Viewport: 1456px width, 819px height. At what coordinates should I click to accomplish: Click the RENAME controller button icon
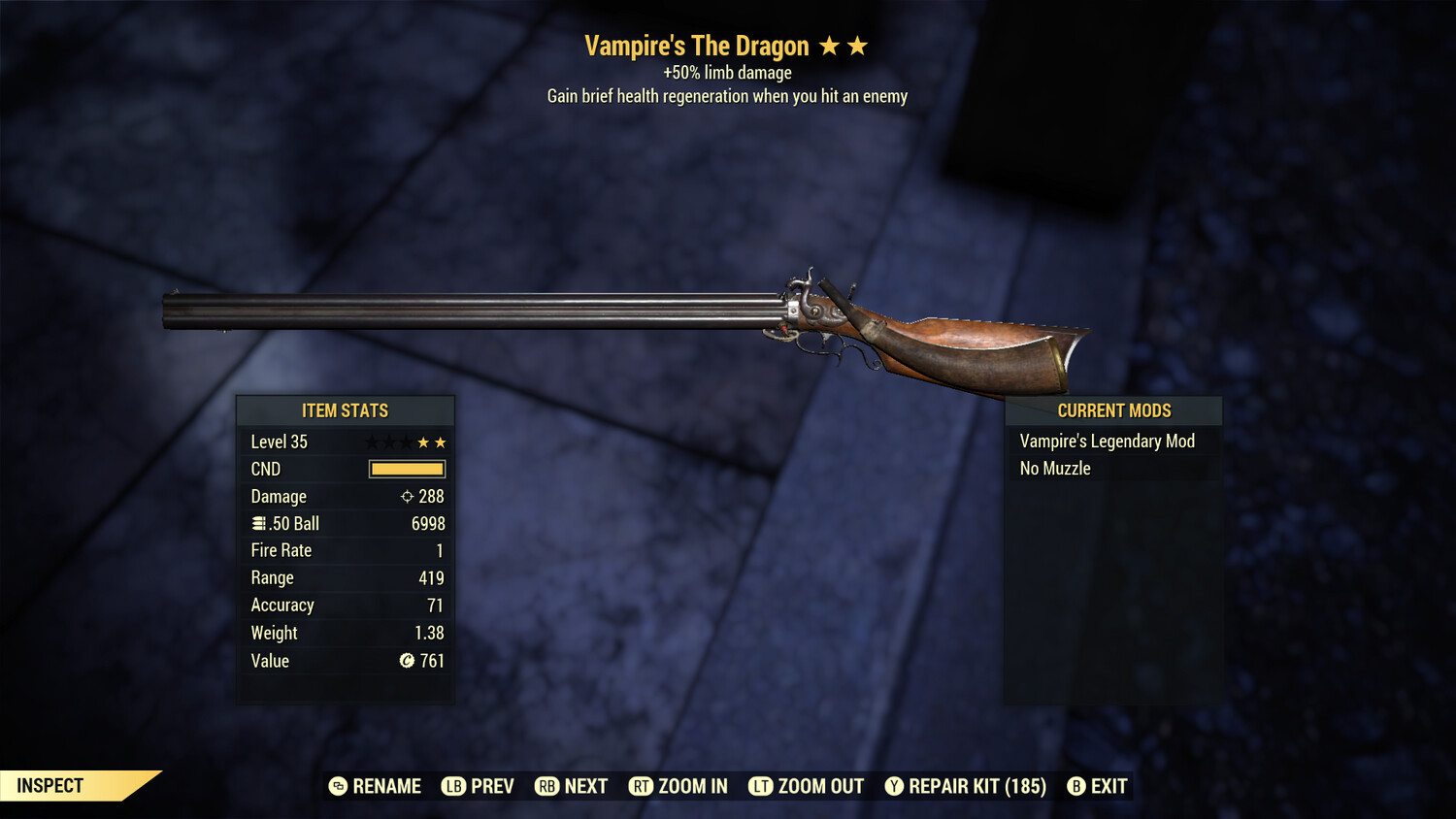[x=337, y=786]
